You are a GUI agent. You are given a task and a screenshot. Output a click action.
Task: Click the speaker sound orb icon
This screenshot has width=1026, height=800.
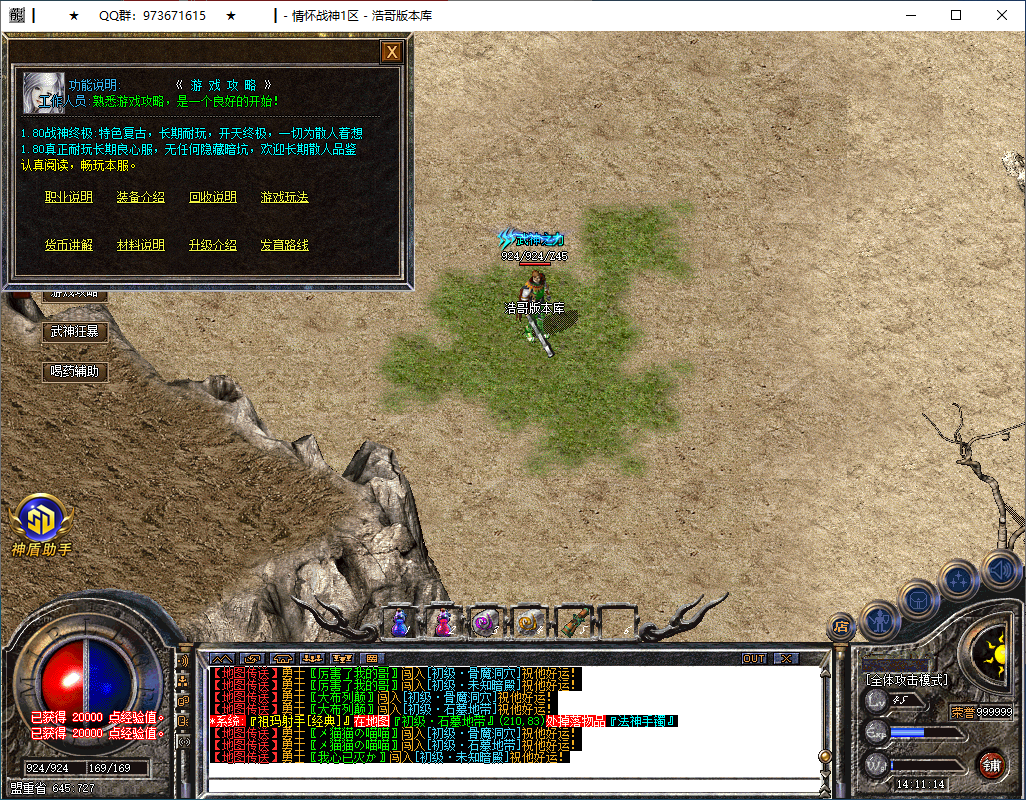[999, 571]
